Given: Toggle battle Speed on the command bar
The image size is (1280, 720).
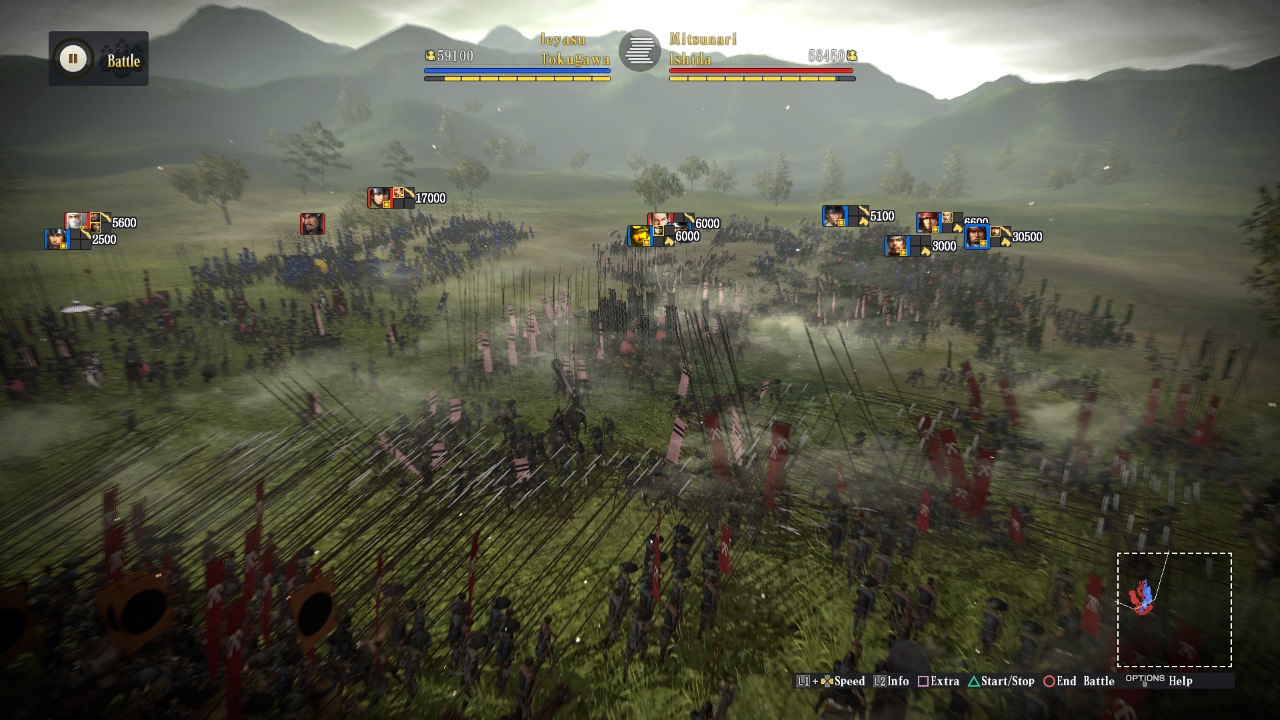Looking at the screenshot, I should click(x=845, y=681).
